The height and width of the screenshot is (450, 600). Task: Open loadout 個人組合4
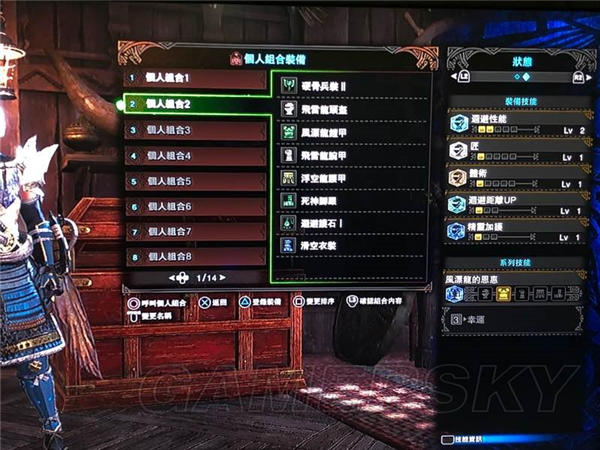pyautogui.click(x=195, y=155)
